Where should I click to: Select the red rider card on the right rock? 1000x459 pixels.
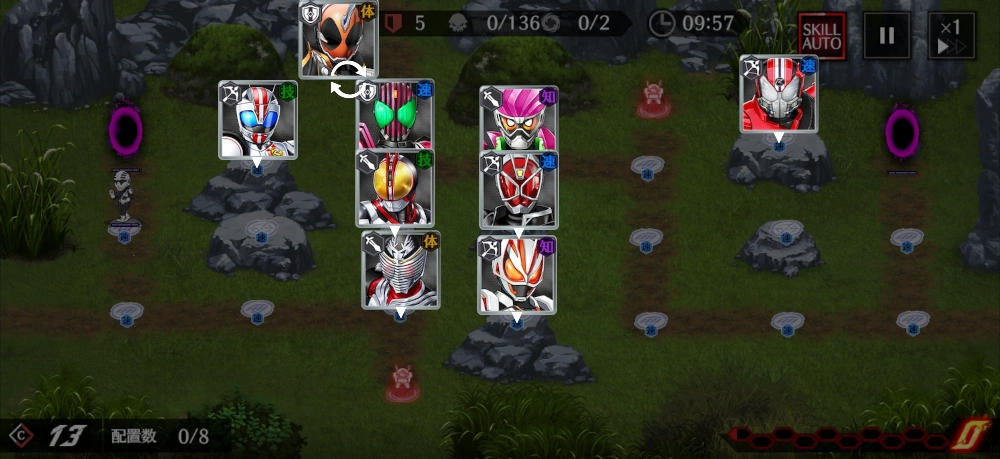(x=778, y=94)
